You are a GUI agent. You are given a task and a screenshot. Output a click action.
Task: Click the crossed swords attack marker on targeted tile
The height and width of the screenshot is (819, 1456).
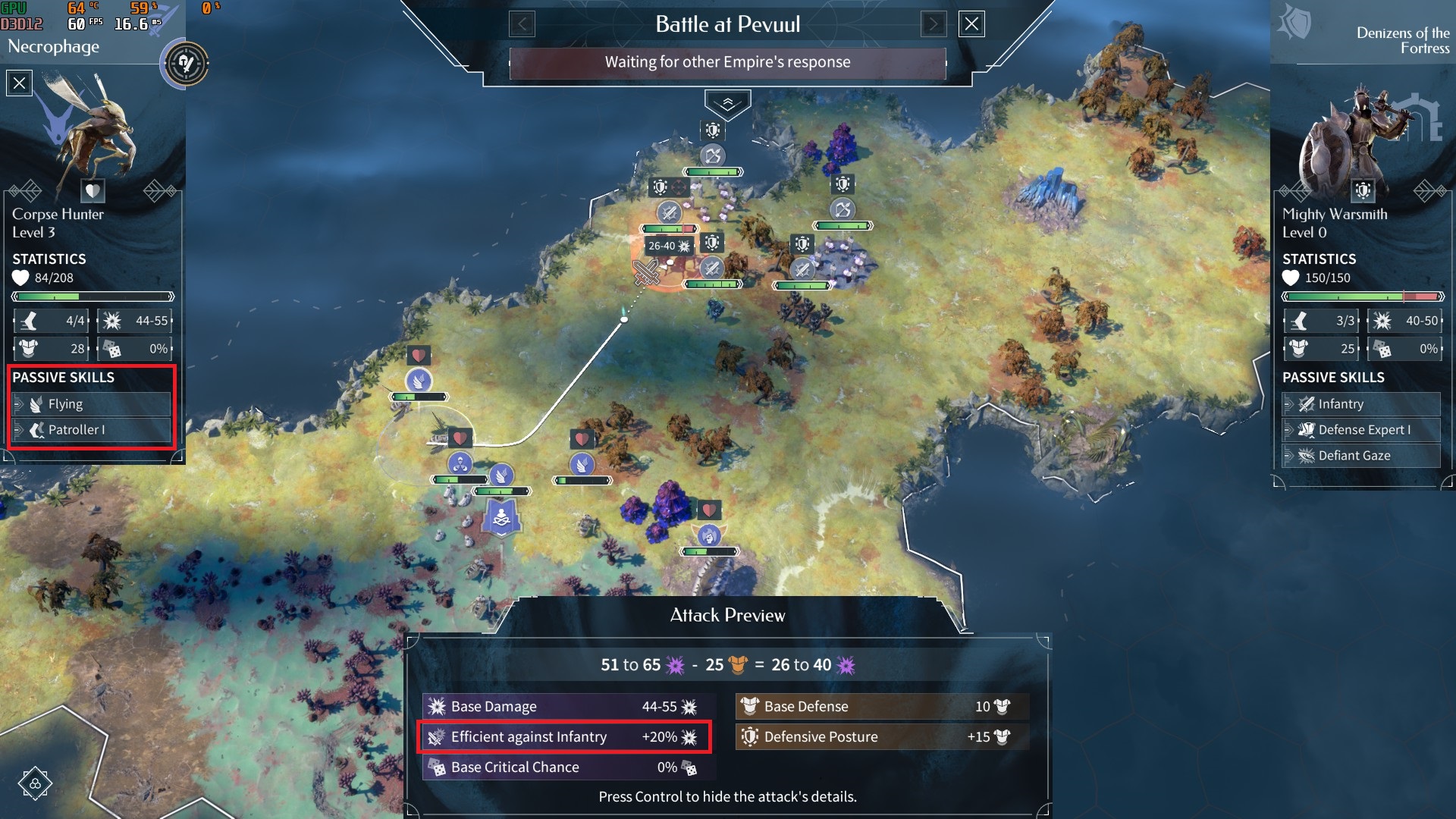(645, 273)
